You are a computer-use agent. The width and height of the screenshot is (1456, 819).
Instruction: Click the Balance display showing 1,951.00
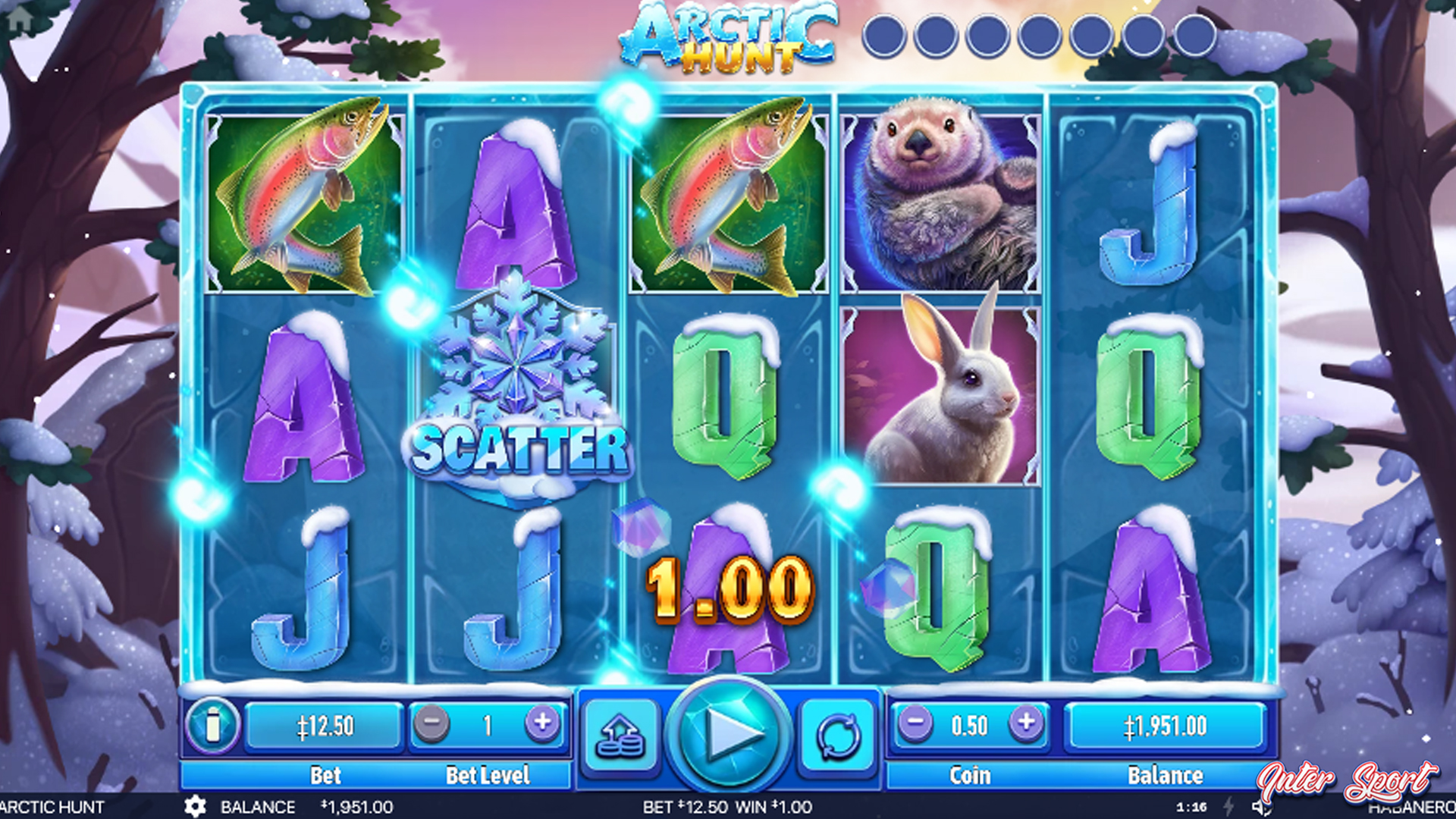point(1166,724)
